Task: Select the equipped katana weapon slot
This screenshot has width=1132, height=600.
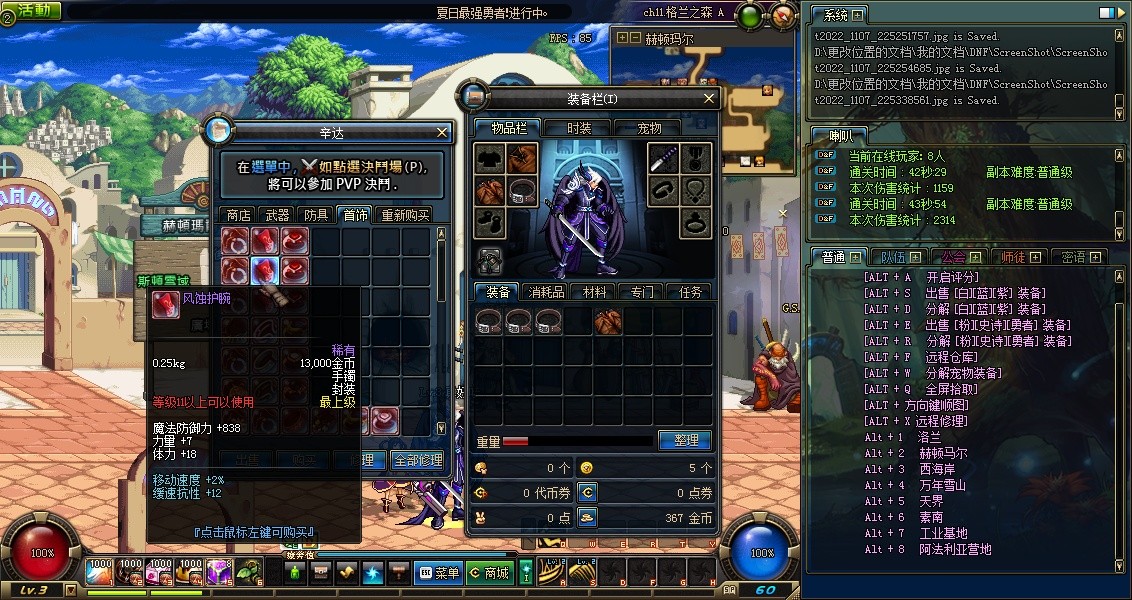Action: [666, 158]
